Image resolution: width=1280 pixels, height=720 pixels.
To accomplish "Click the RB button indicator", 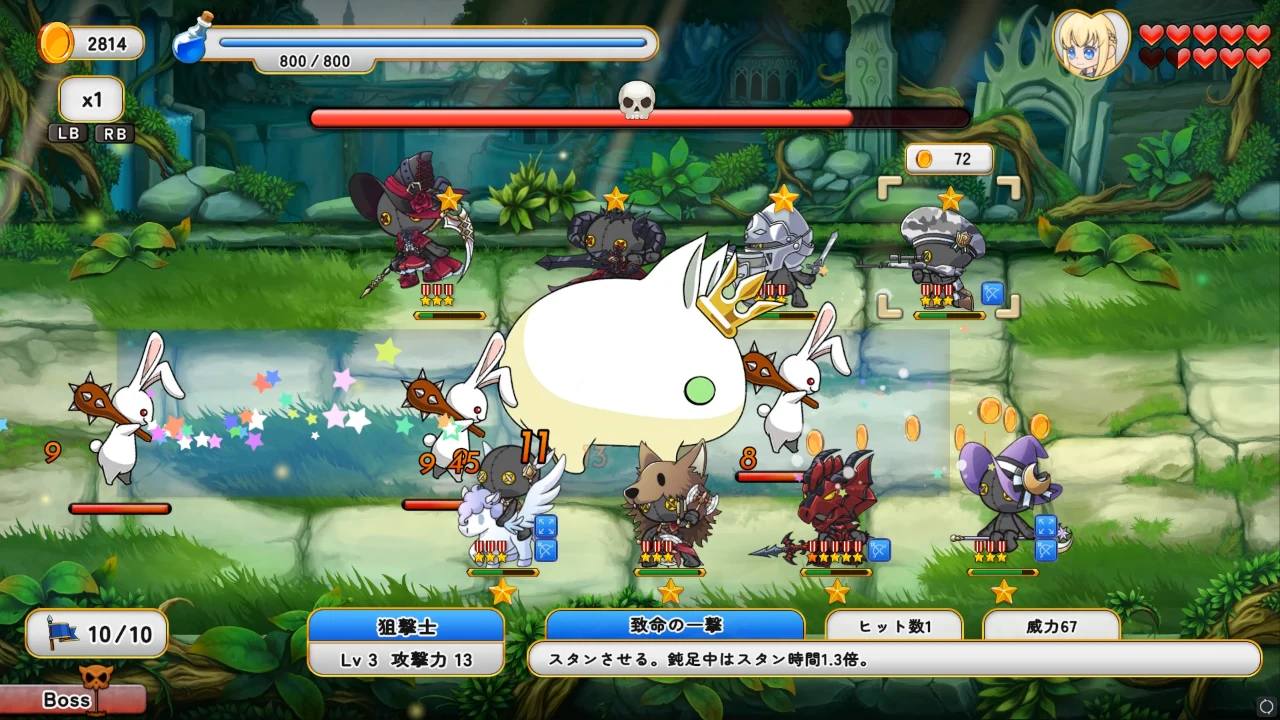I will (114, 133).
